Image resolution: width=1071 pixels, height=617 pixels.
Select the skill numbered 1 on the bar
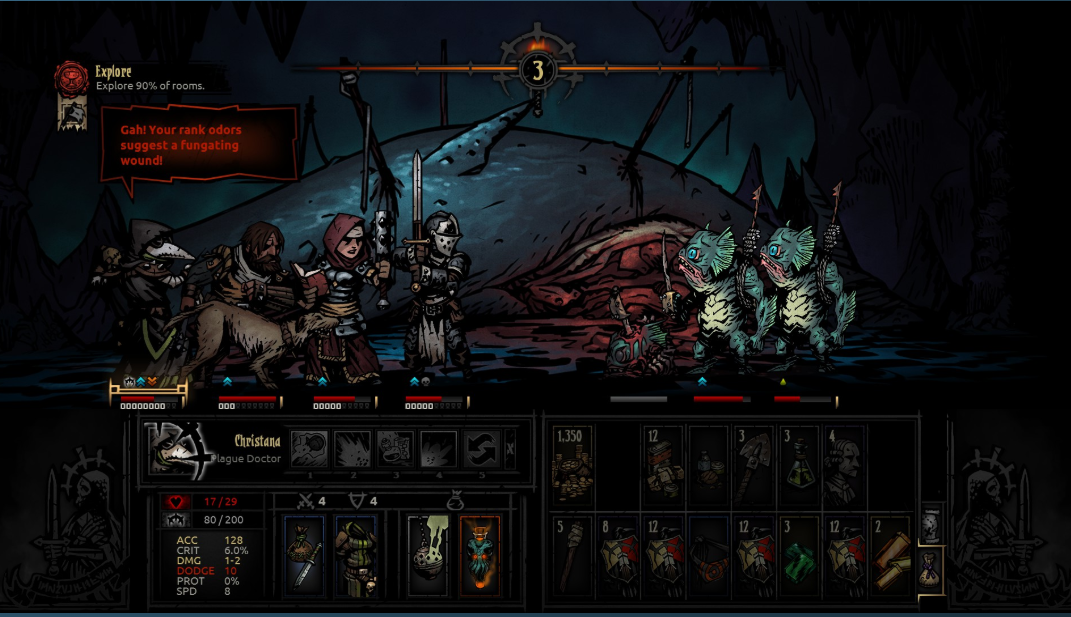coord(311,449)
